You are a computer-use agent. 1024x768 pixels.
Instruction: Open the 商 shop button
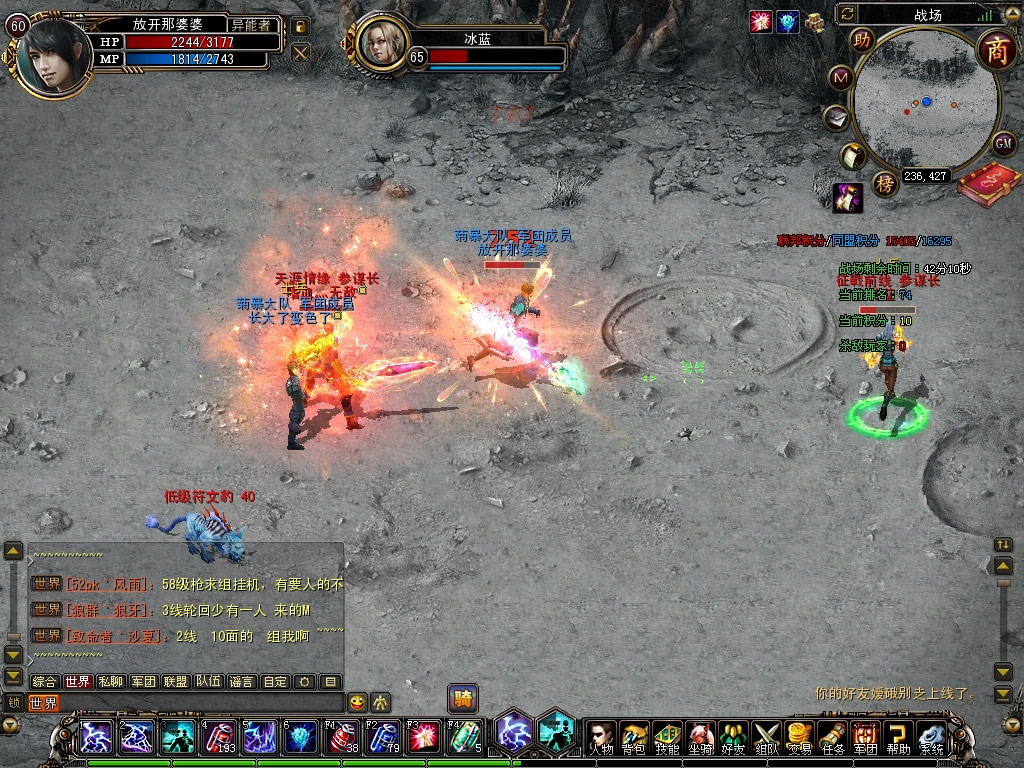coord(996,49)
